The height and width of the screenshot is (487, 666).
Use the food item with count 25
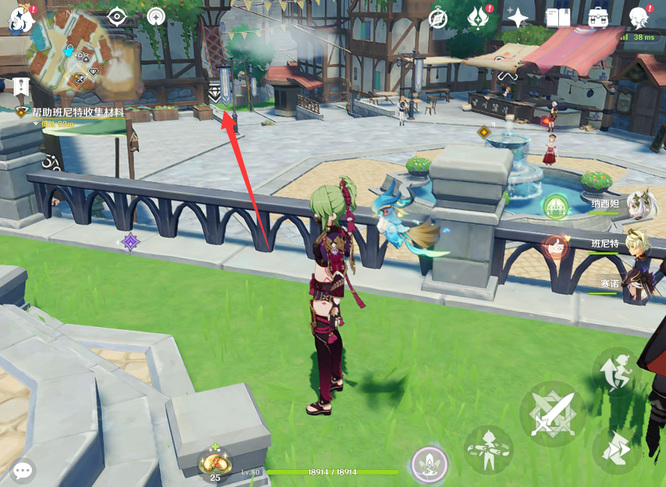pos(215,463)
